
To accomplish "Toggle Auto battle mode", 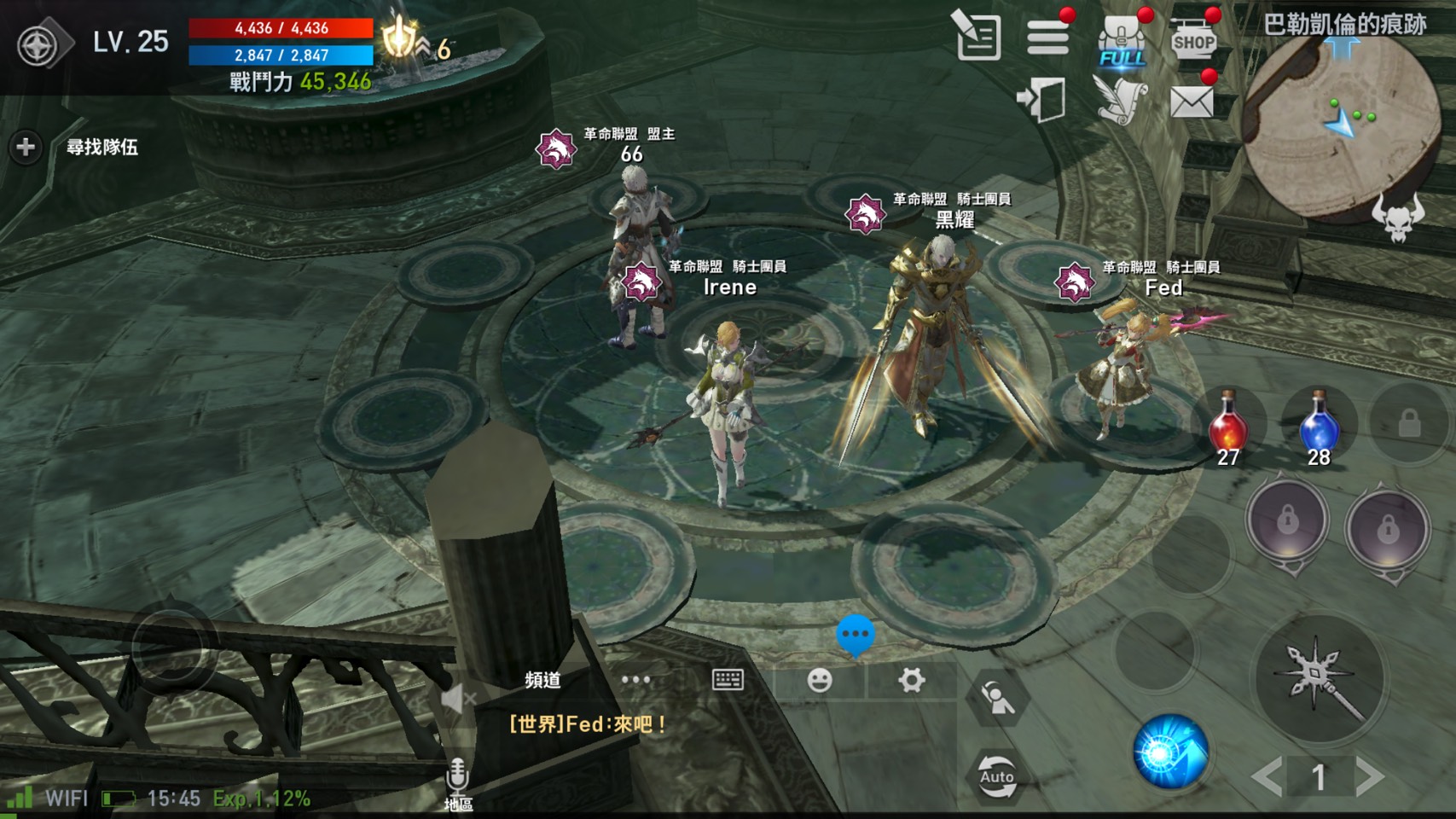I will (996, 775).
